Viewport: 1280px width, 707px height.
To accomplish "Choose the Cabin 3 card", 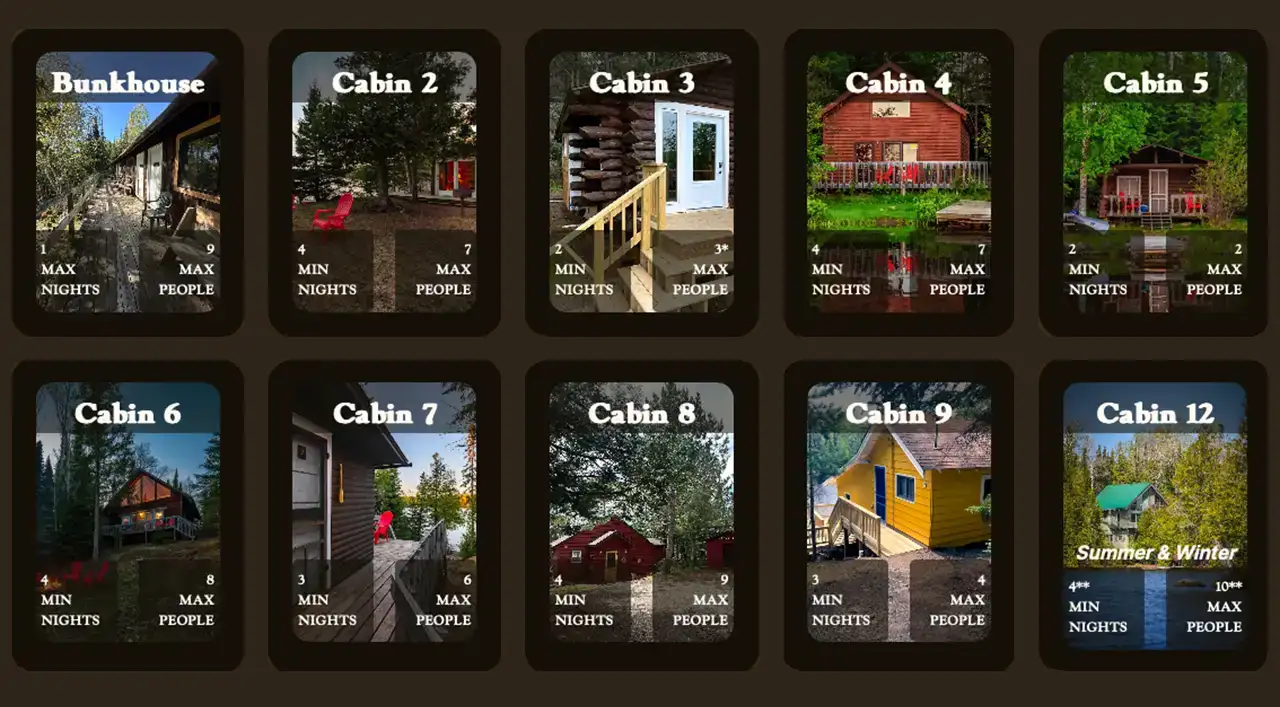I will (x=641, y=182).
